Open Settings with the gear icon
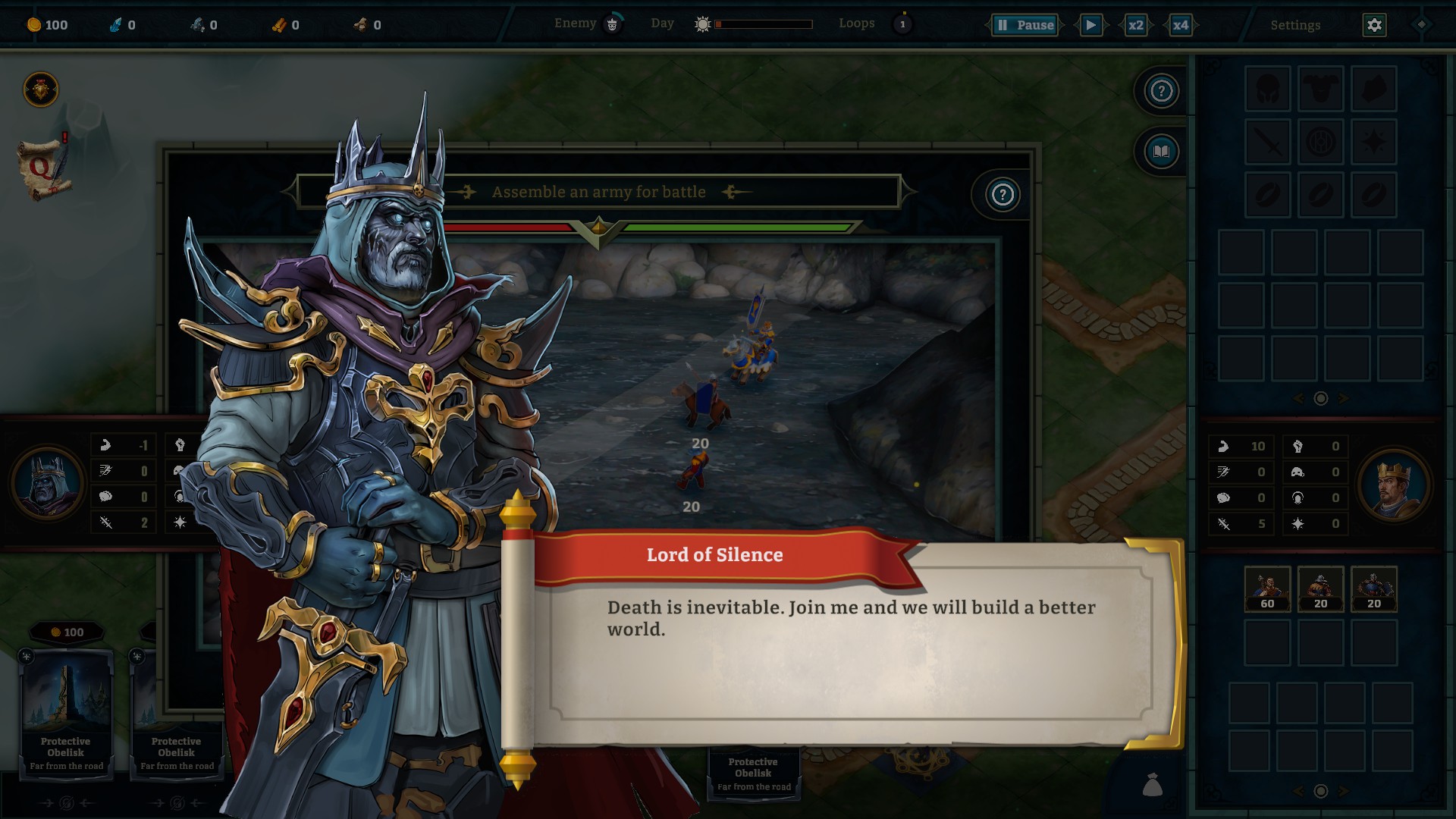This screenshot has width=1456, height=819. click(1374, 25)
